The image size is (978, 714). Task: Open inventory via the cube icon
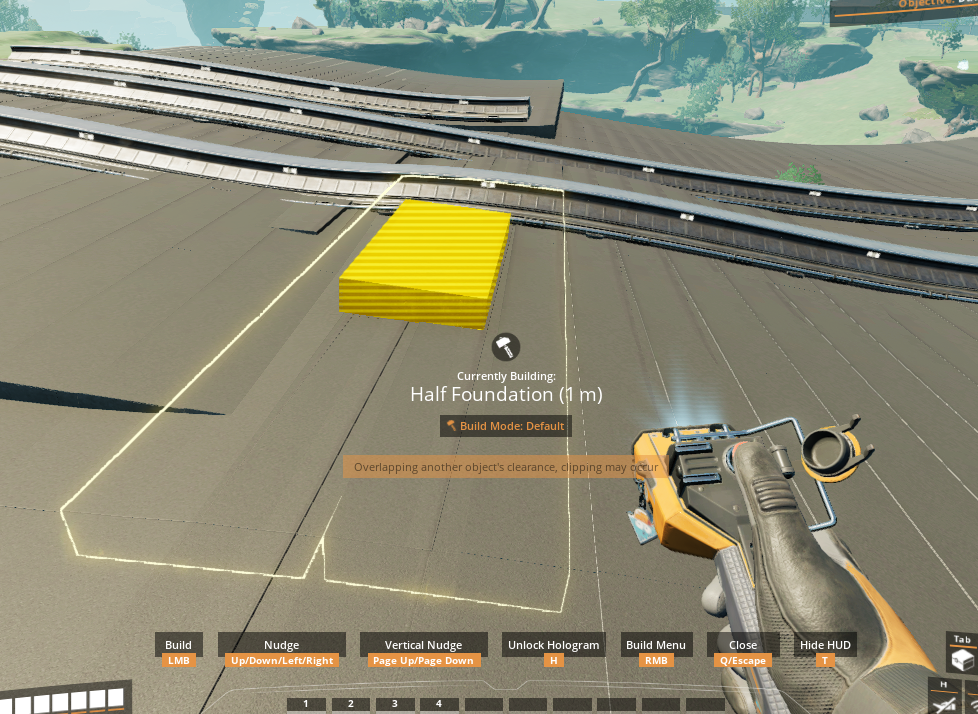(962, 661)
